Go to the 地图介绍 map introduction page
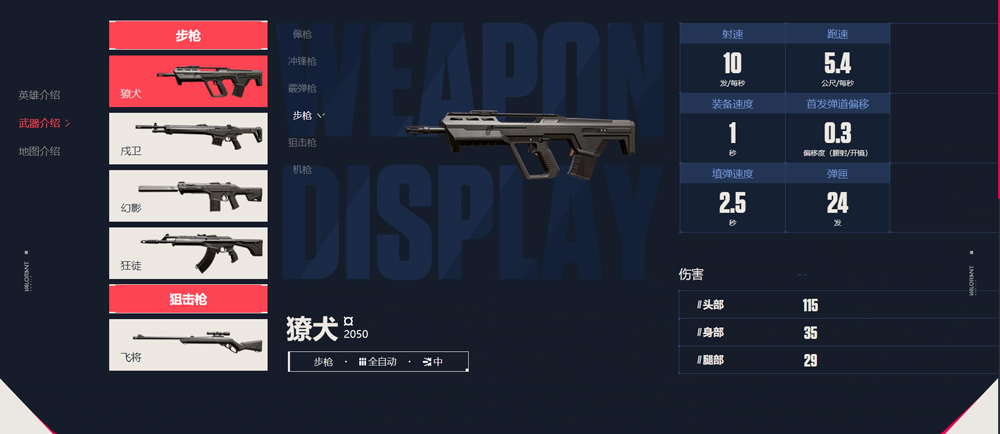The height and width of the screenshot is (434, 1000). coord(39,151)
